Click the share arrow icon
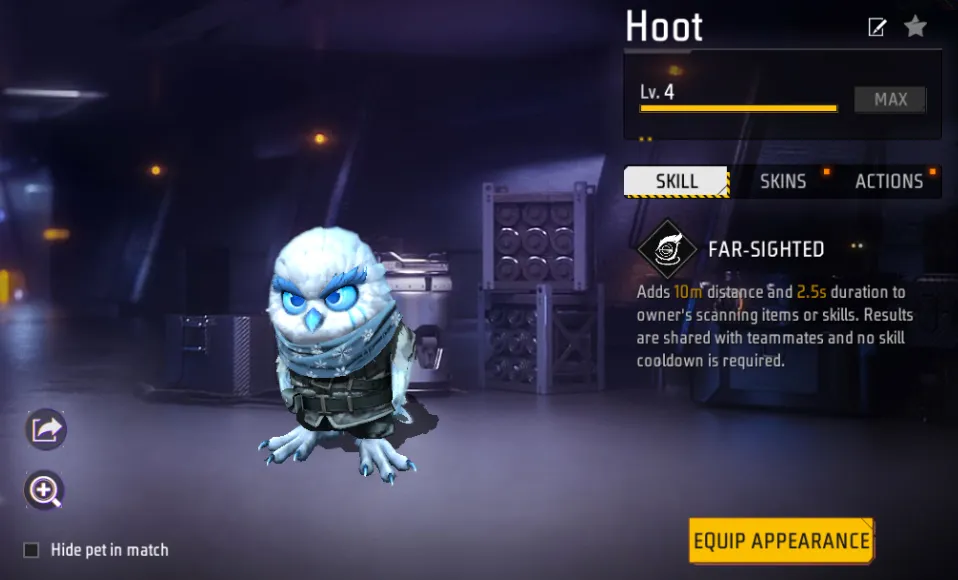This screenshot has height=580, width=958. 46,430
